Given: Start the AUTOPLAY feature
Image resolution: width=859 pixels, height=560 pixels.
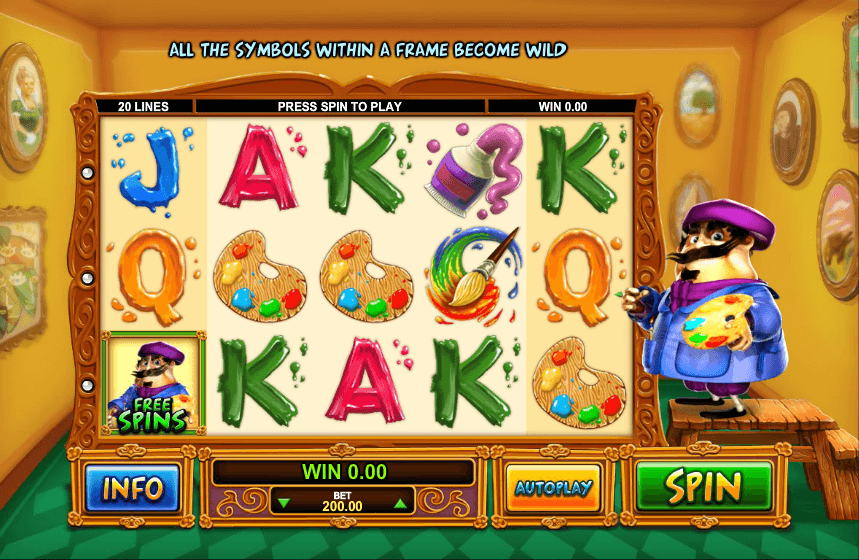Looking at the screenshot, I should point(553,488).
